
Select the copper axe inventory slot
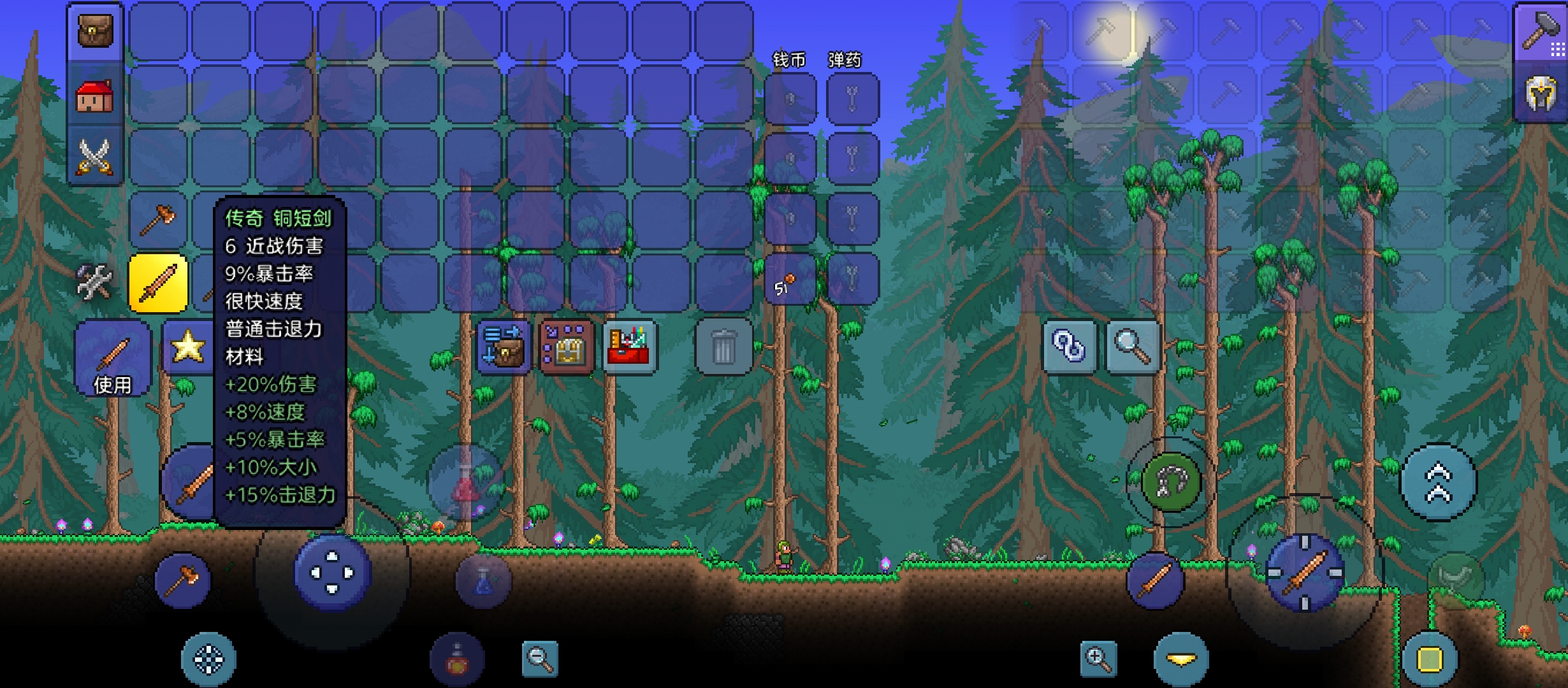click(x=158, y=220)
